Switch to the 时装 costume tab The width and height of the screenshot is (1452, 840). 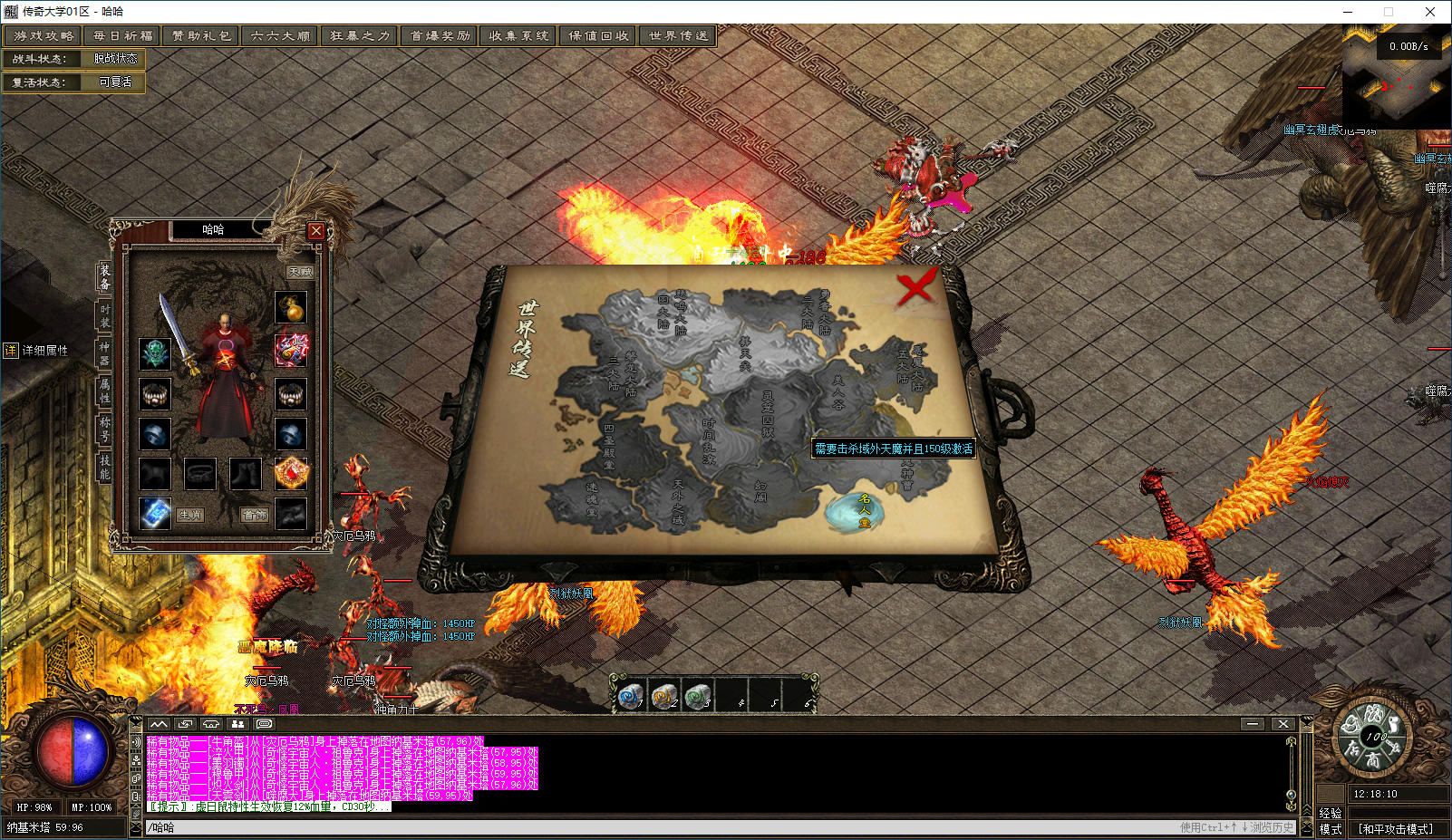104,316
